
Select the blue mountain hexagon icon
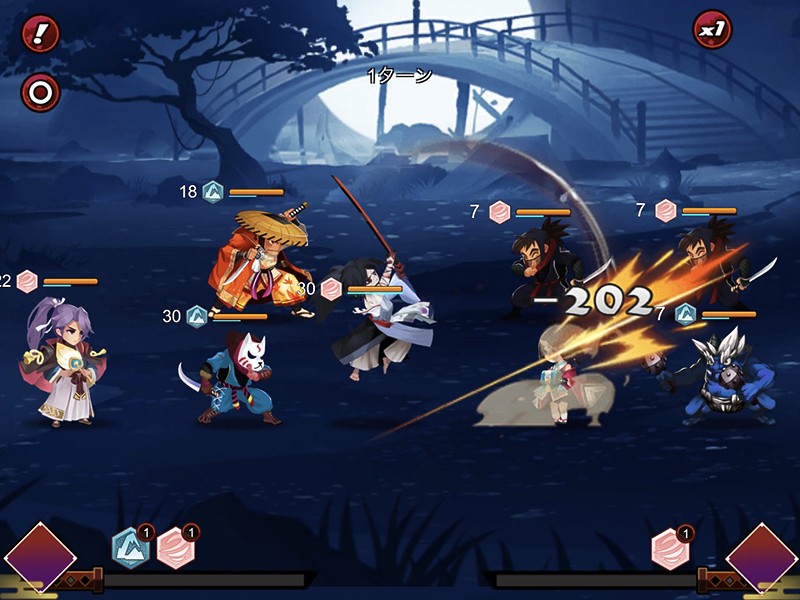pos(131,548)
